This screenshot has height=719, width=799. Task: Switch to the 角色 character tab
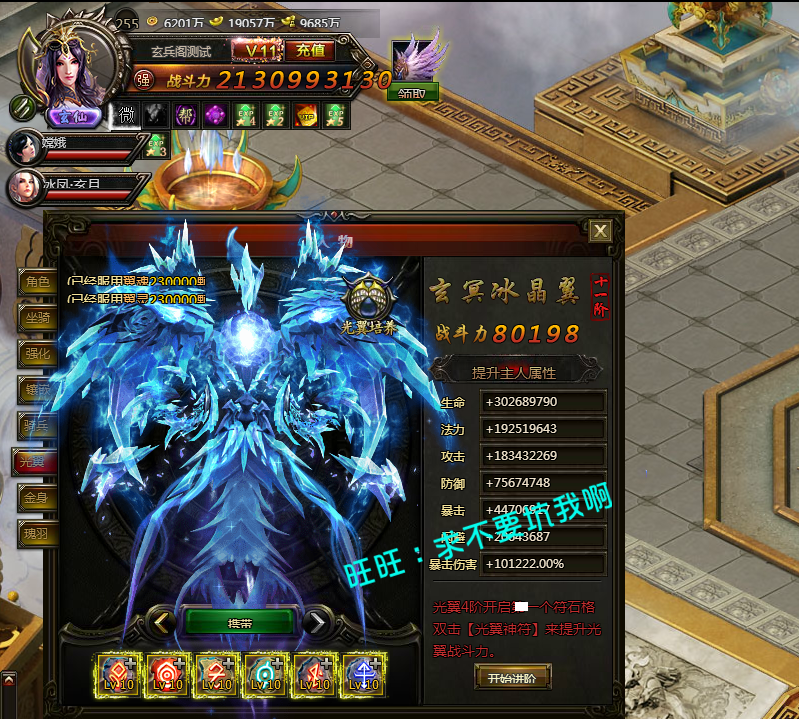pyautogui.click(x=37, y=282)
